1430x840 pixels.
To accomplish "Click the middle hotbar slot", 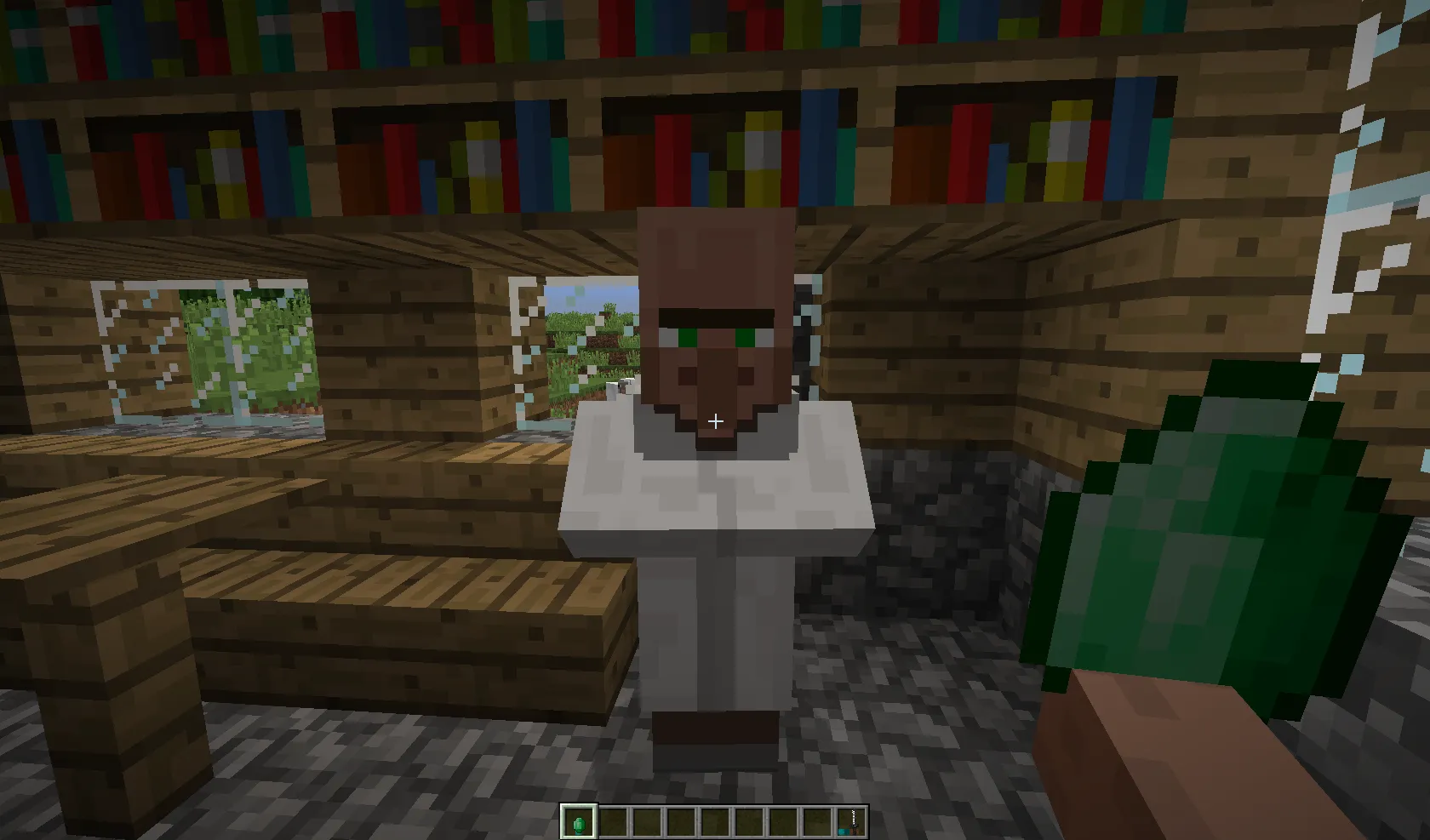I will 715,821.
